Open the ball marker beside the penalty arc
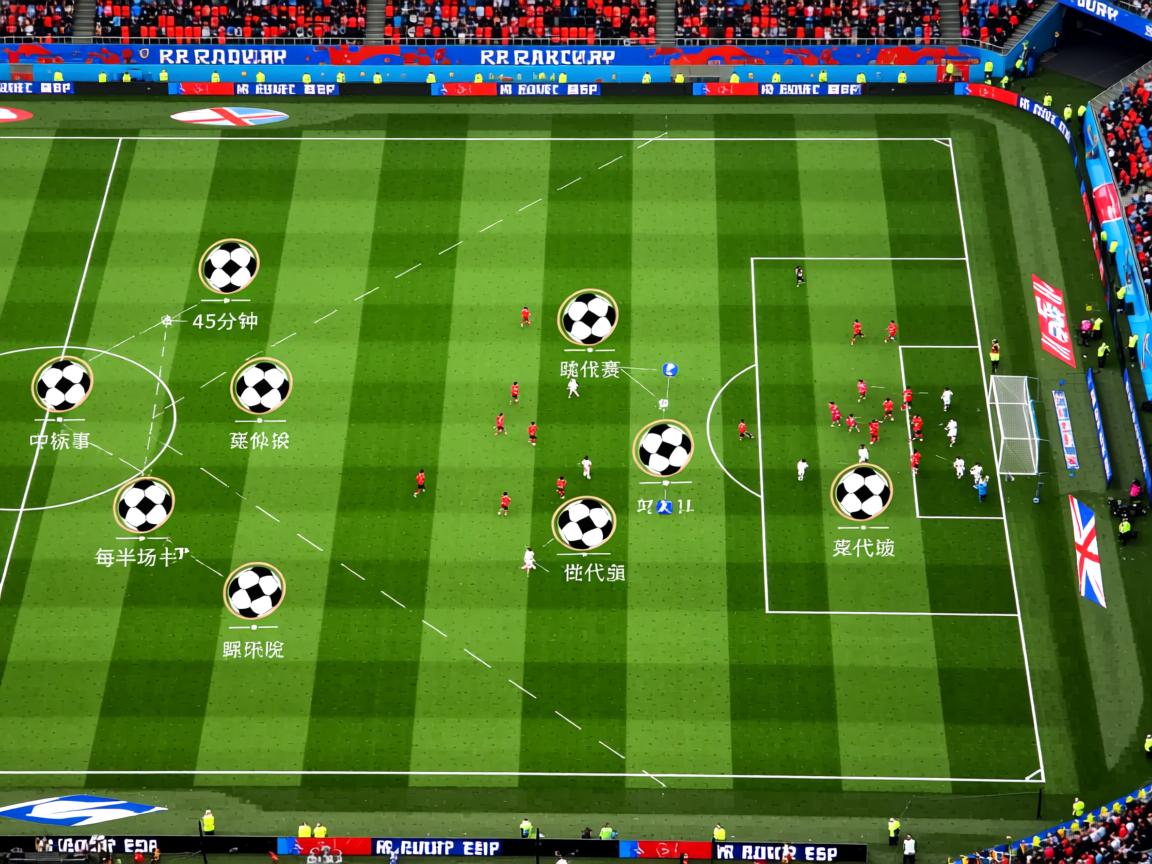Viewport: 1152px width, 864px height. [x=663, y=448]
